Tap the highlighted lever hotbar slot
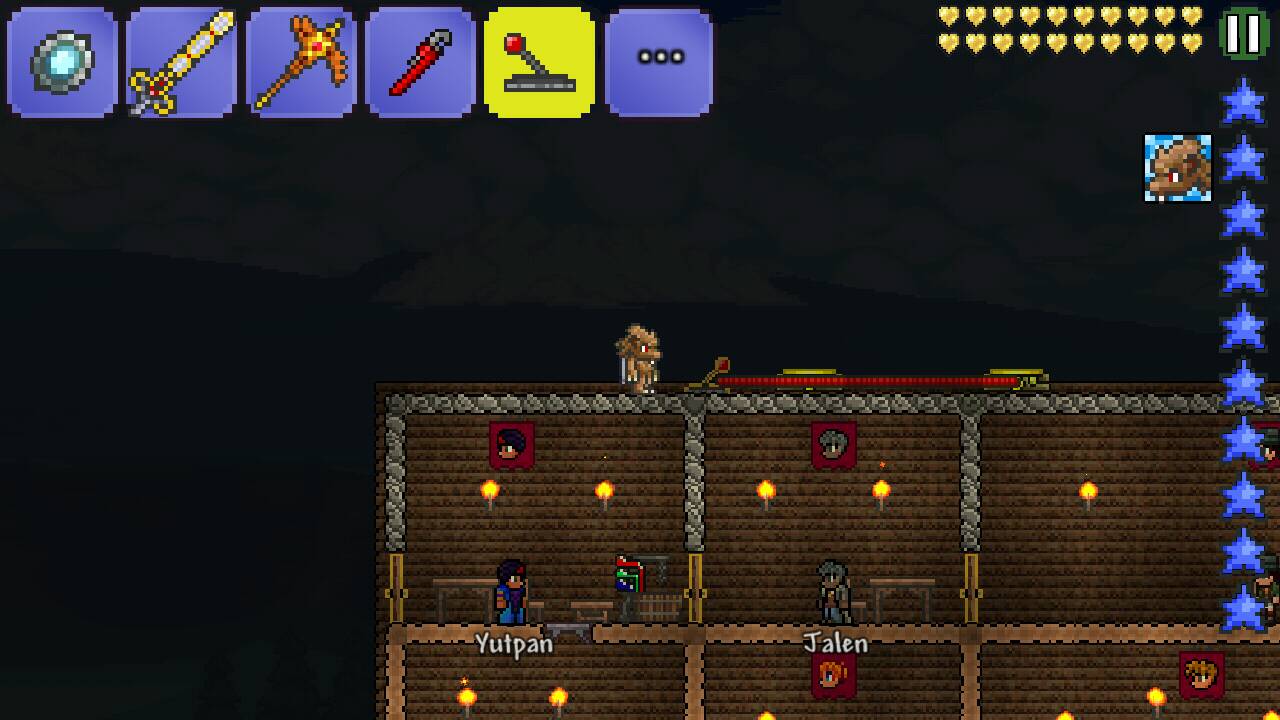This screenshot has height=720, width=1280. (x=539, y=62)
